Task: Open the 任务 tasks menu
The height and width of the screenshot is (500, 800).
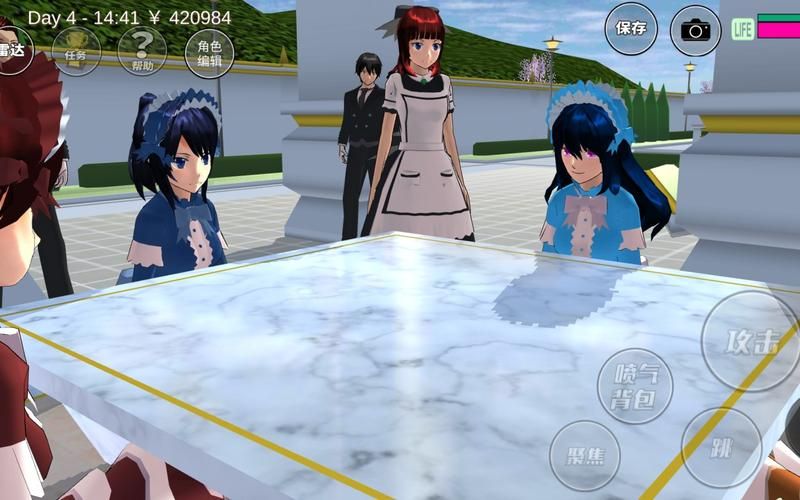Action: (76, 52)
